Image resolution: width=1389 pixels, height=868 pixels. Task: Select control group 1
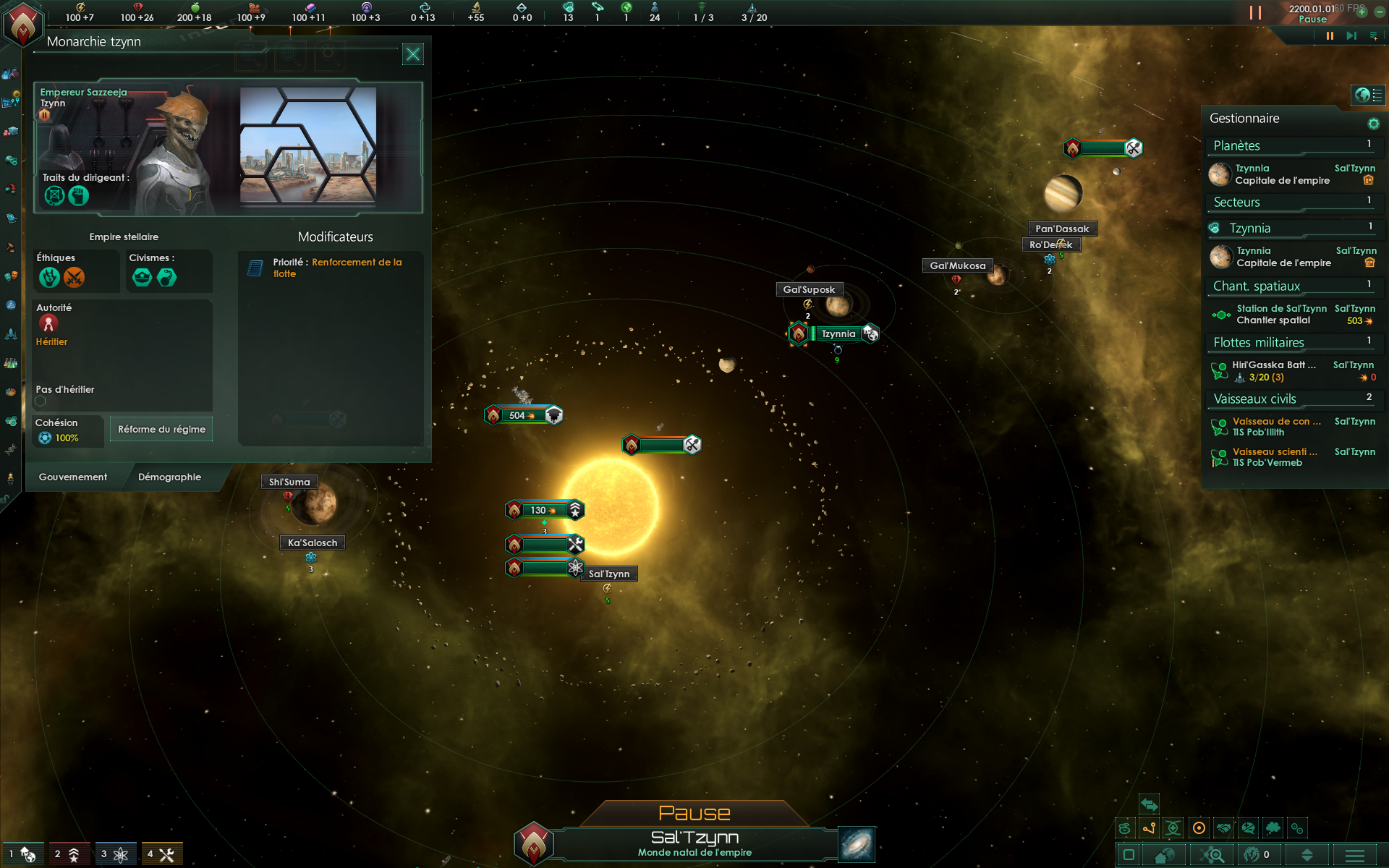22,854
